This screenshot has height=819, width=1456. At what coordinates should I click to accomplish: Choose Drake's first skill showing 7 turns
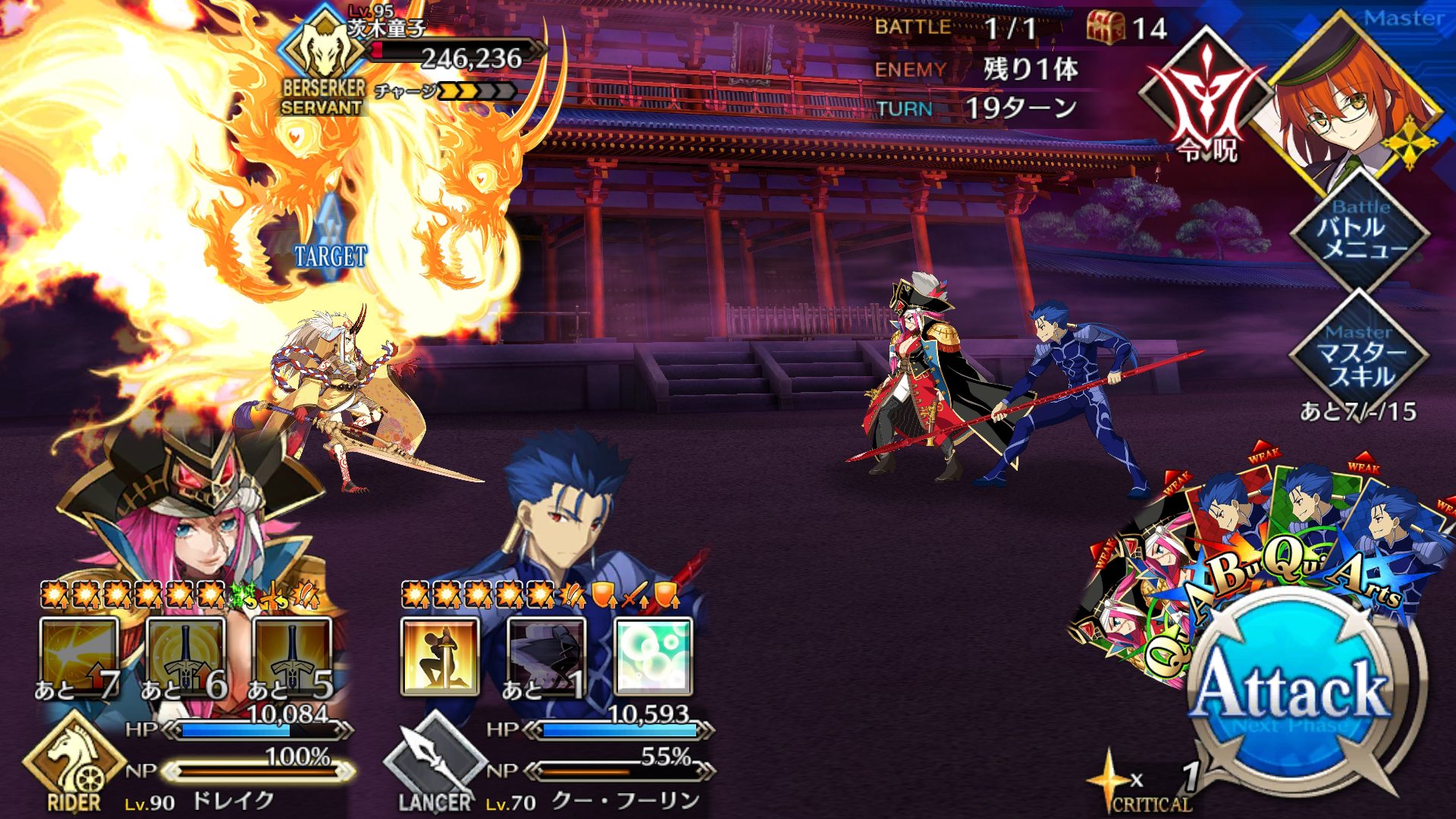pos(79,657)
